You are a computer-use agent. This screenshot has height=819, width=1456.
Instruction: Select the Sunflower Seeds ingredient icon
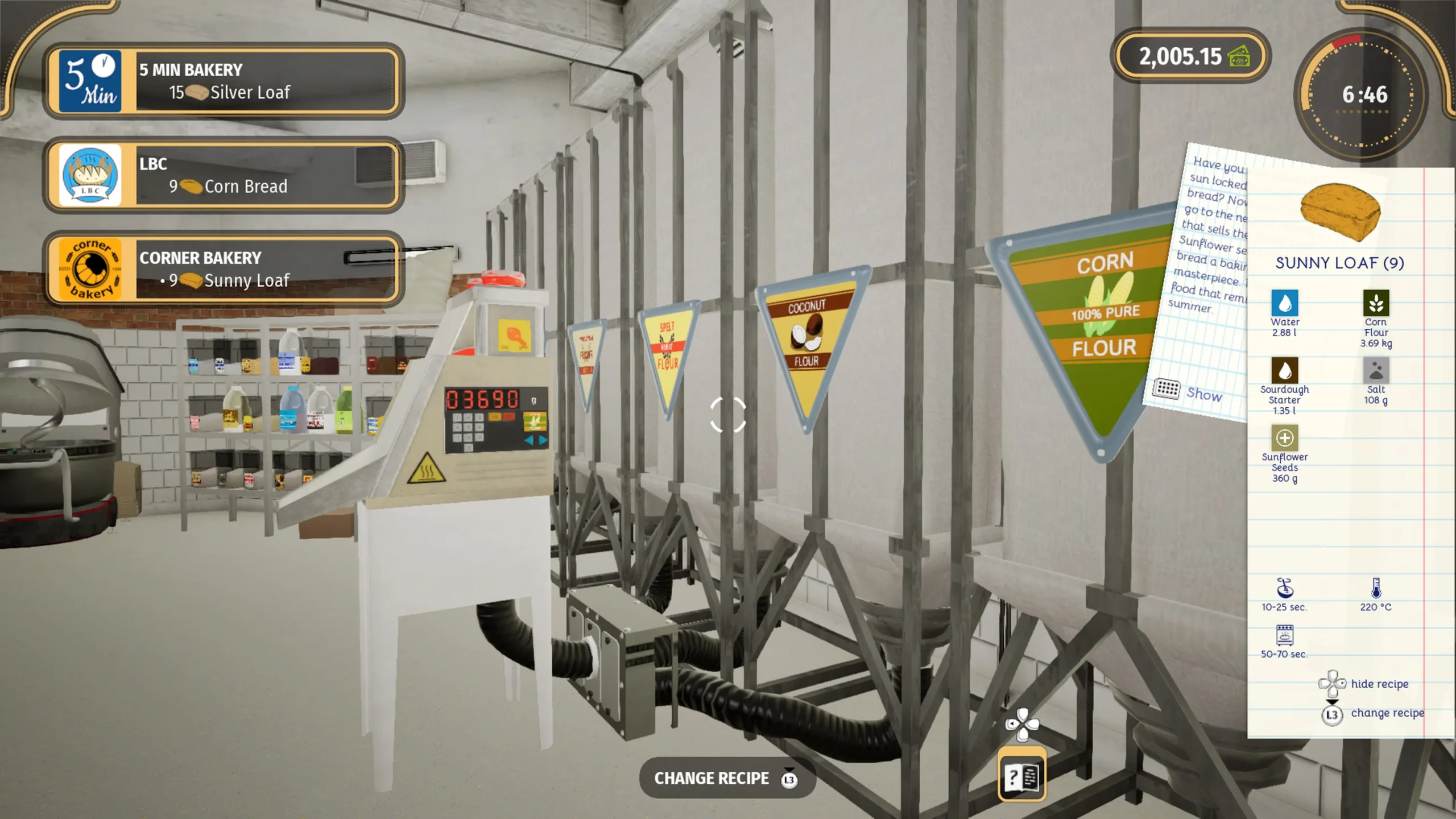coord(1284,439)
